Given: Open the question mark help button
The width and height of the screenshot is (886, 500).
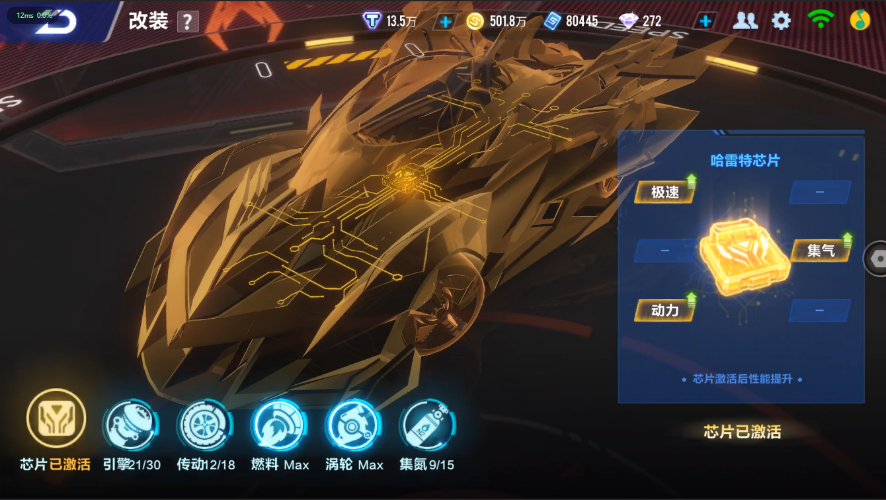Looking at the screenshot, I should coord(187,22).
